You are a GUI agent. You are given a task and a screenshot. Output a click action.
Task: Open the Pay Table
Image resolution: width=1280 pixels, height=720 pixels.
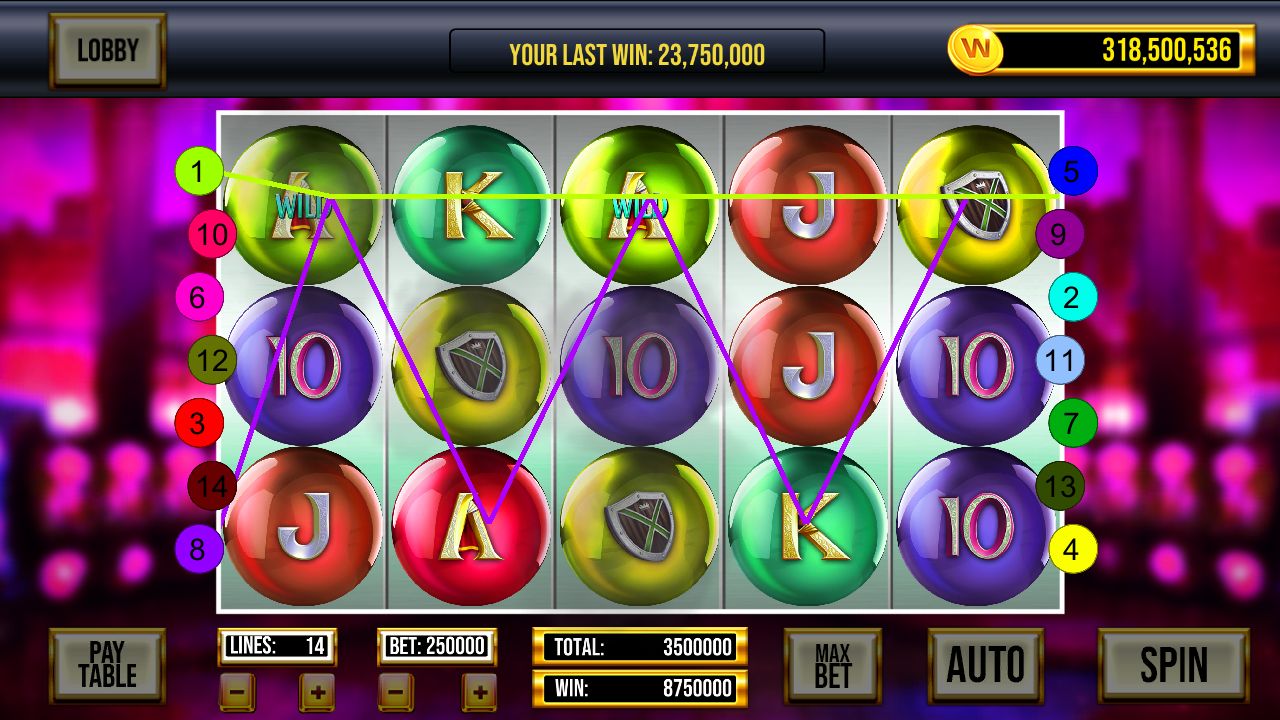coord(107,665)
